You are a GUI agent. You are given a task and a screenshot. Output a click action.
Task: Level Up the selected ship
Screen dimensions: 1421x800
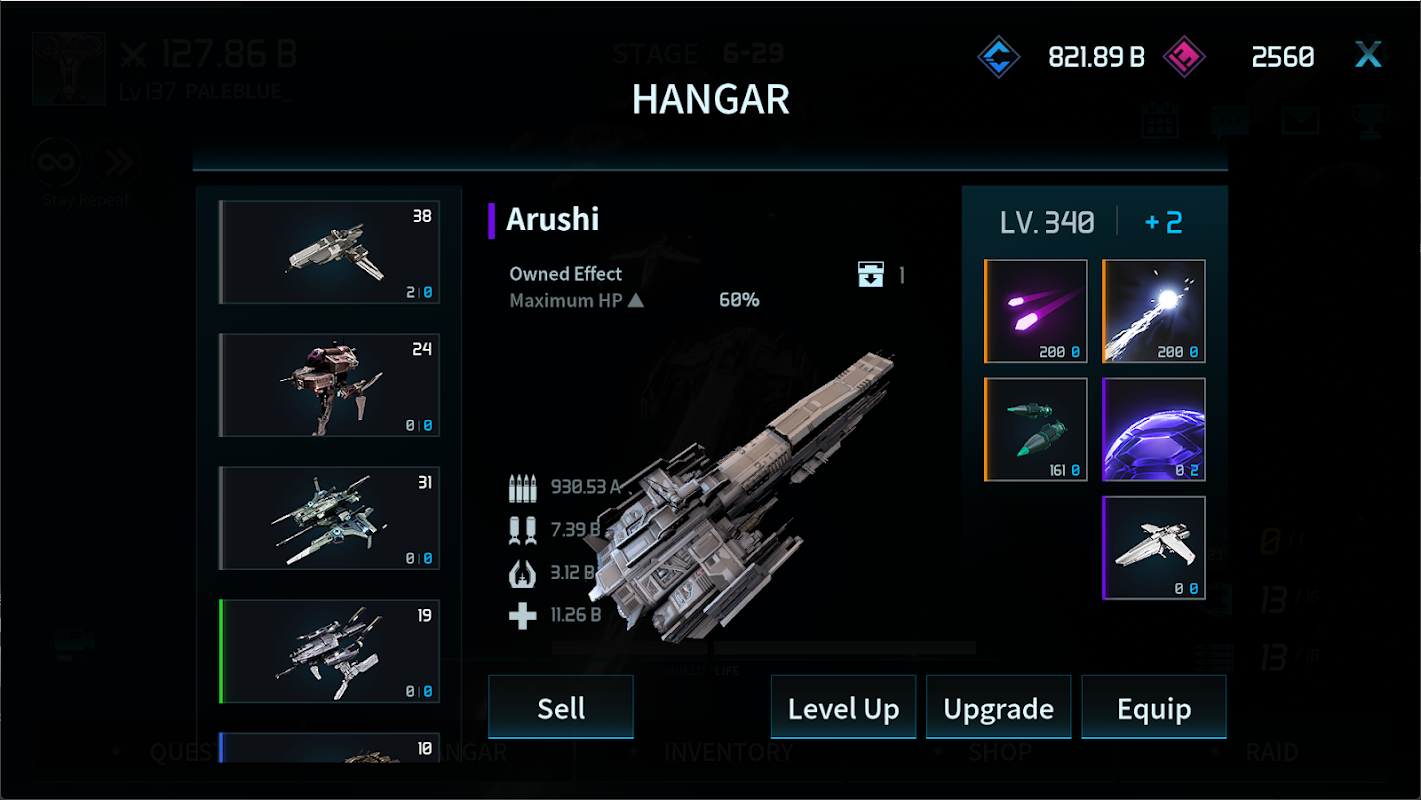(x=843, y=708)
